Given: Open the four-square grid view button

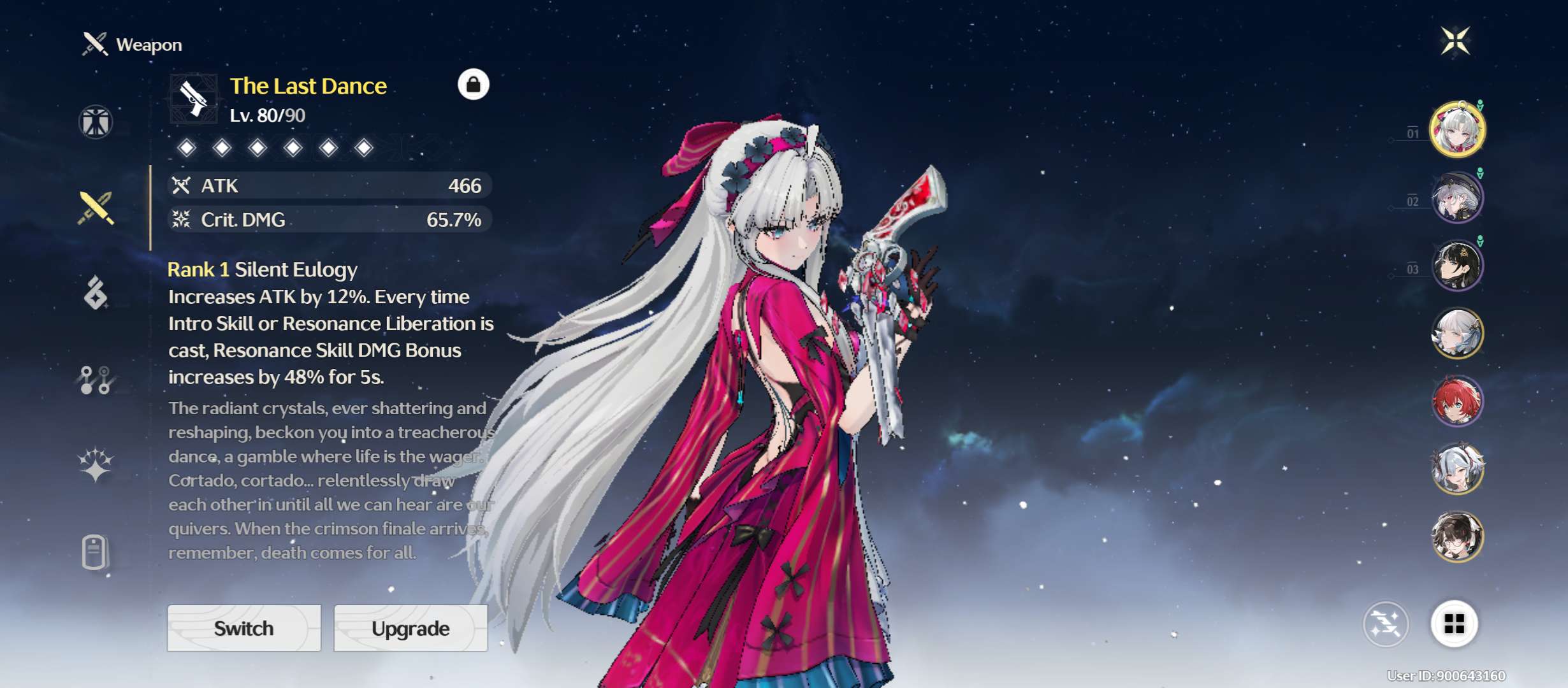Looking at the screenshot, I should coord(1454,624).
